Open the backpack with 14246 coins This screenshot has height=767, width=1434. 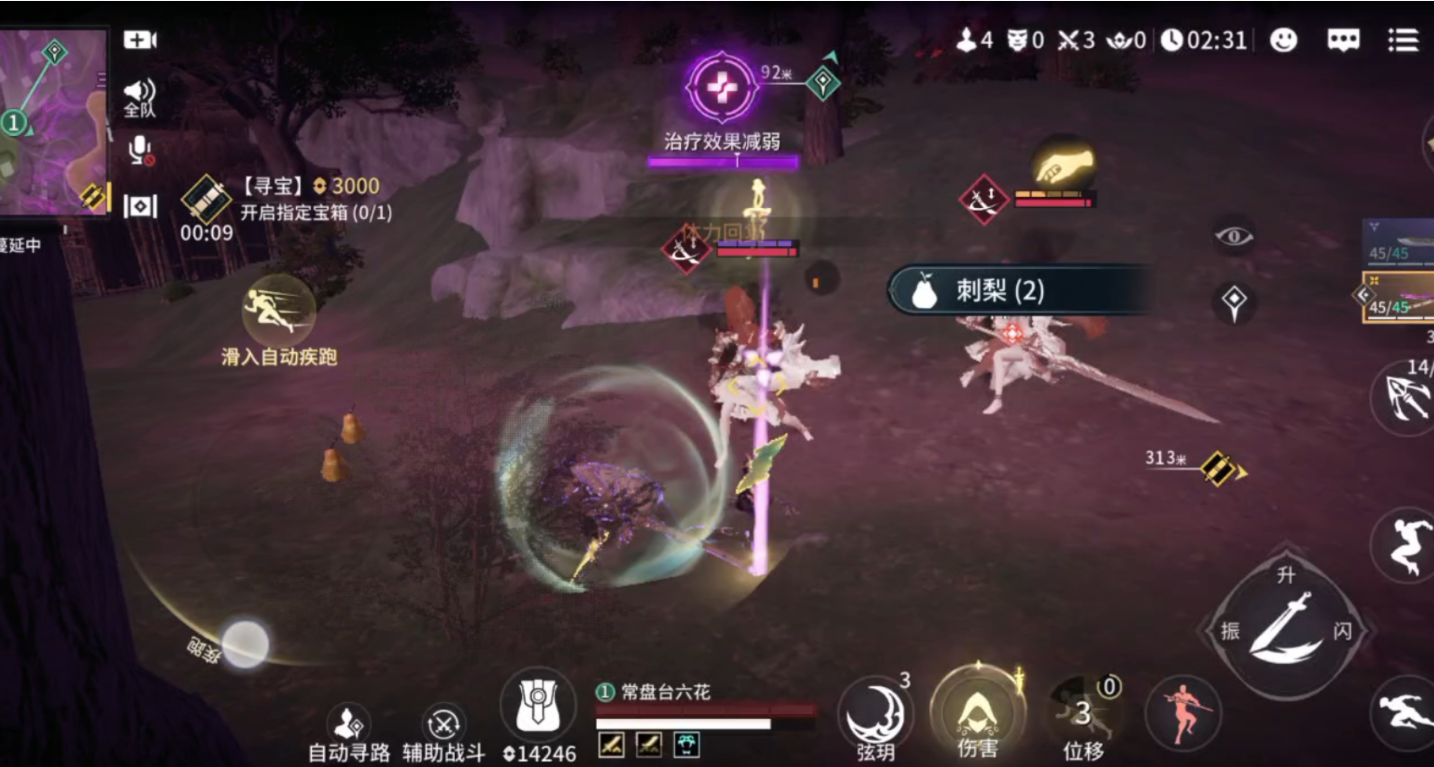coord(538,706)
